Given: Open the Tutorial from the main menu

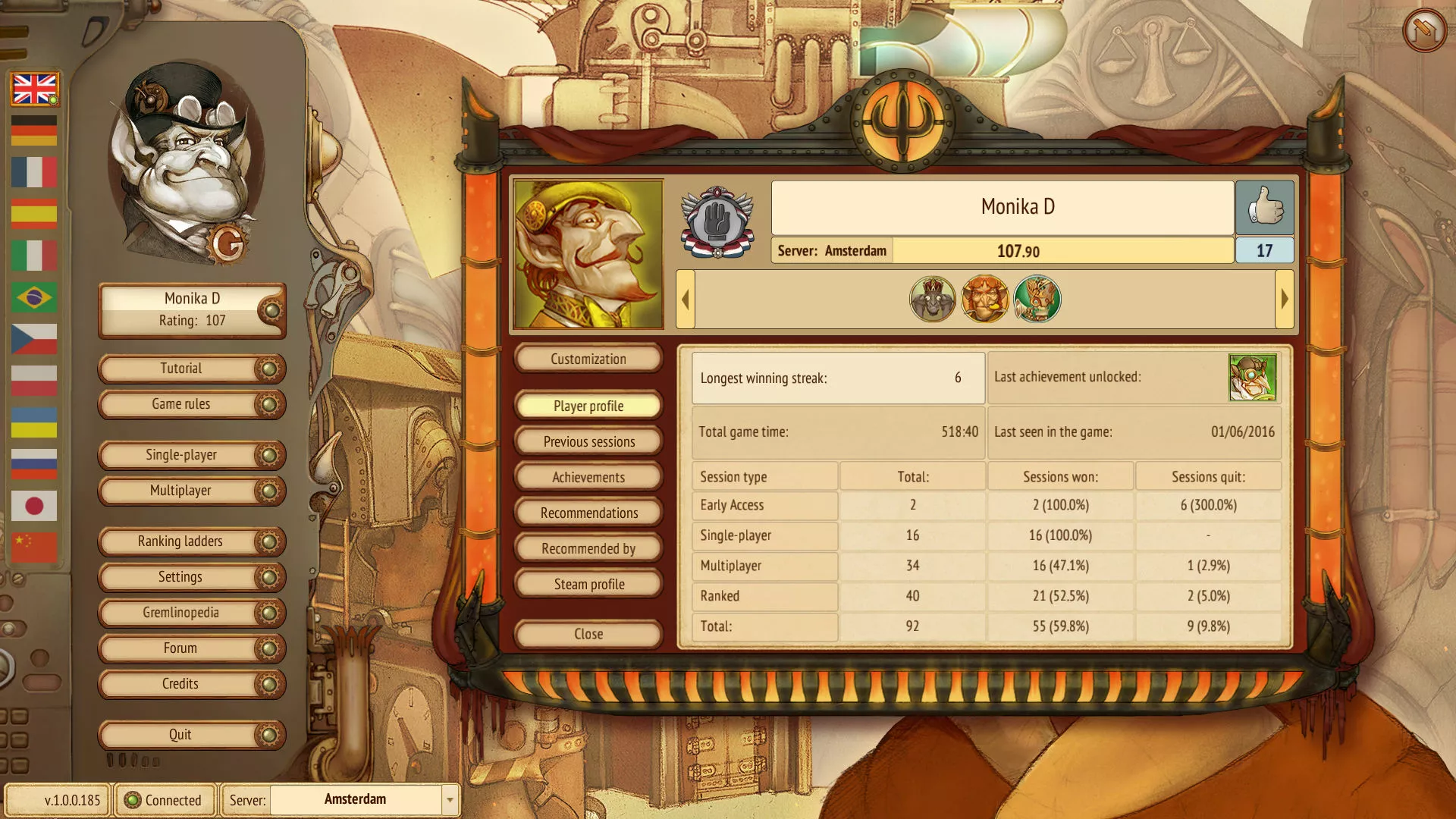Looking at the screenshot, I should (182, 369).
